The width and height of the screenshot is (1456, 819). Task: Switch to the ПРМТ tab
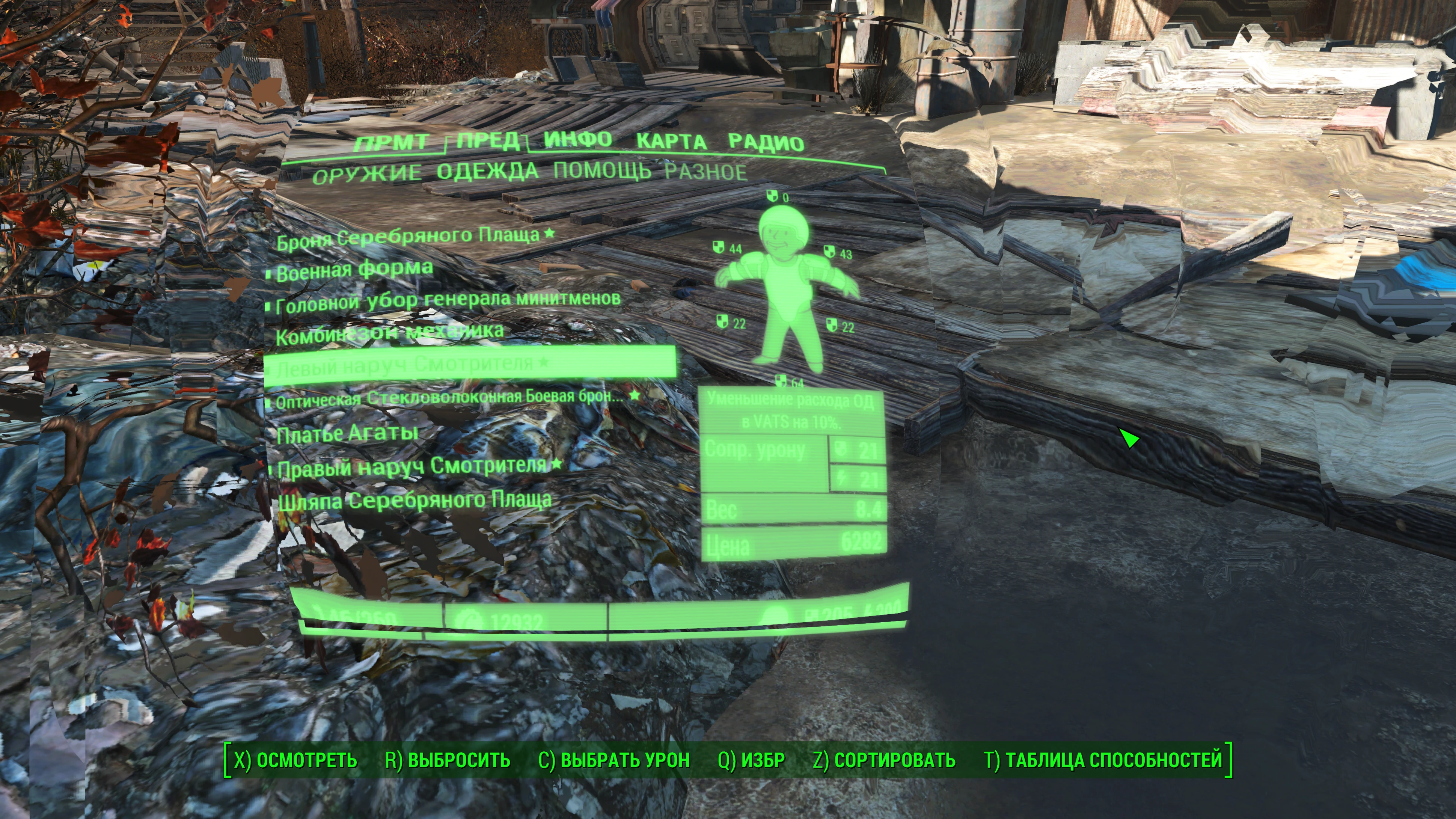(x=391, y=142)
